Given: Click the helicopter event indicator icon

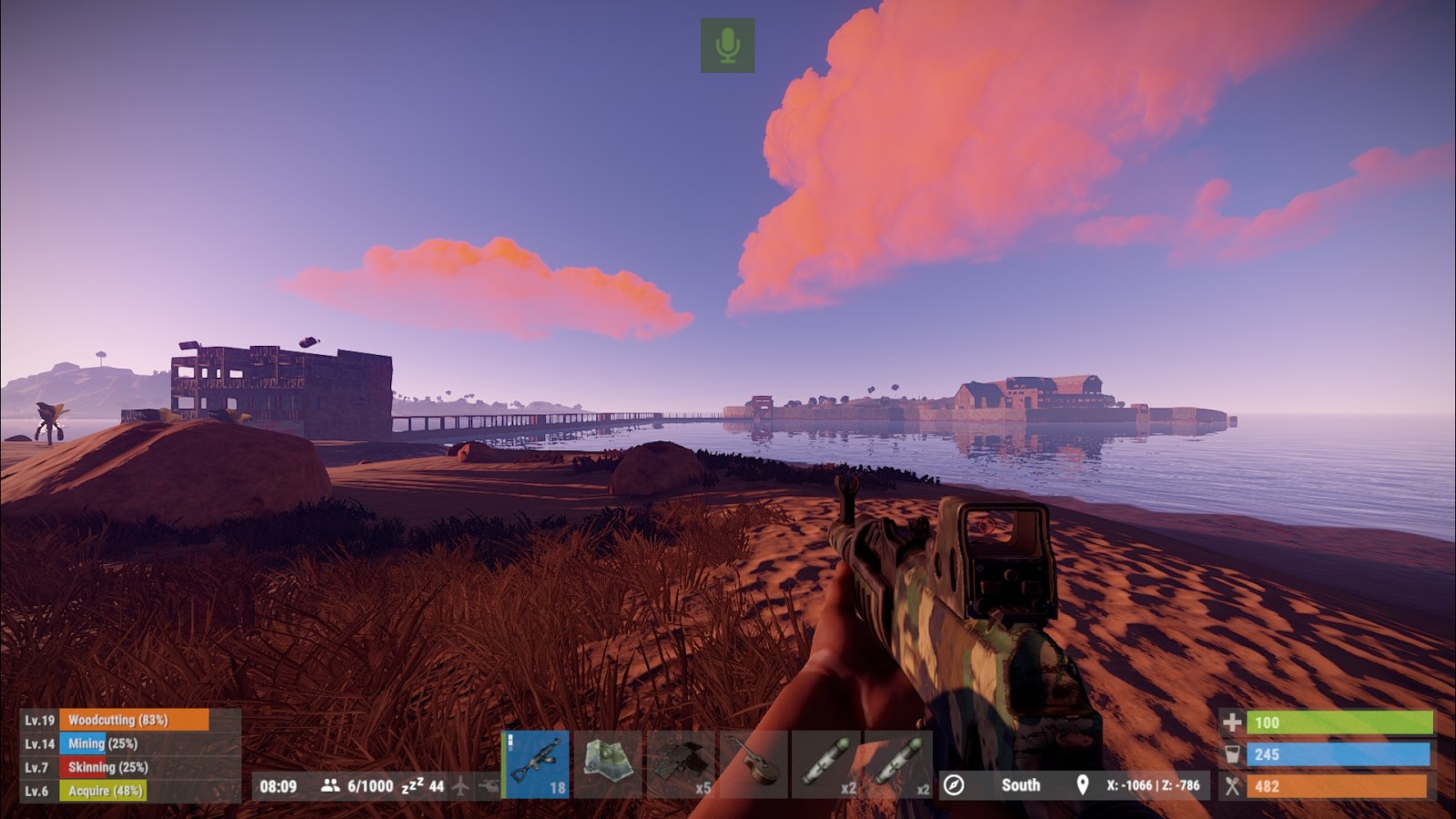Looking at the screenshot, I should 489,786.
